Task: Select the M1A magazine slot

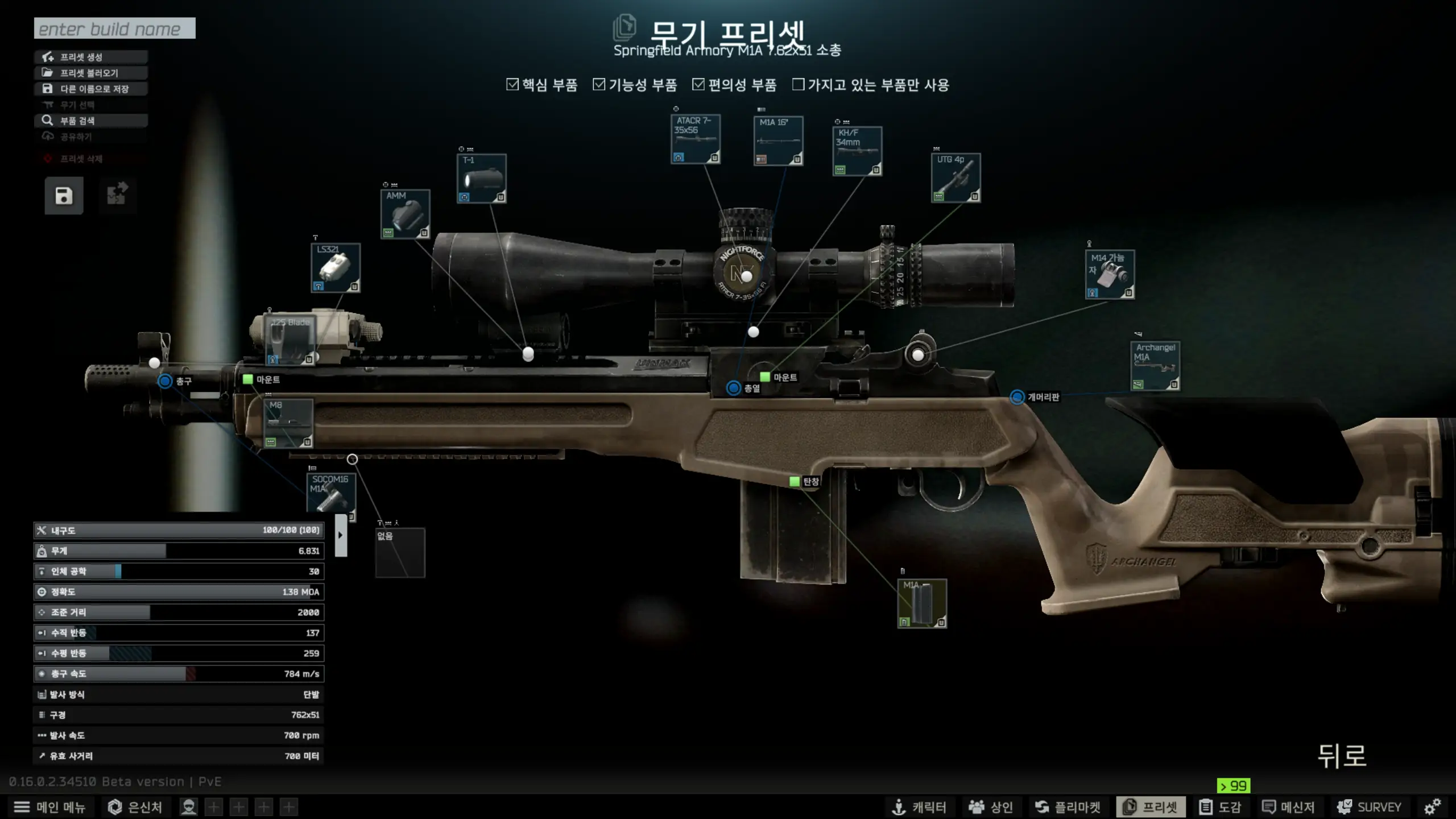Action: [x=922, y=603]
